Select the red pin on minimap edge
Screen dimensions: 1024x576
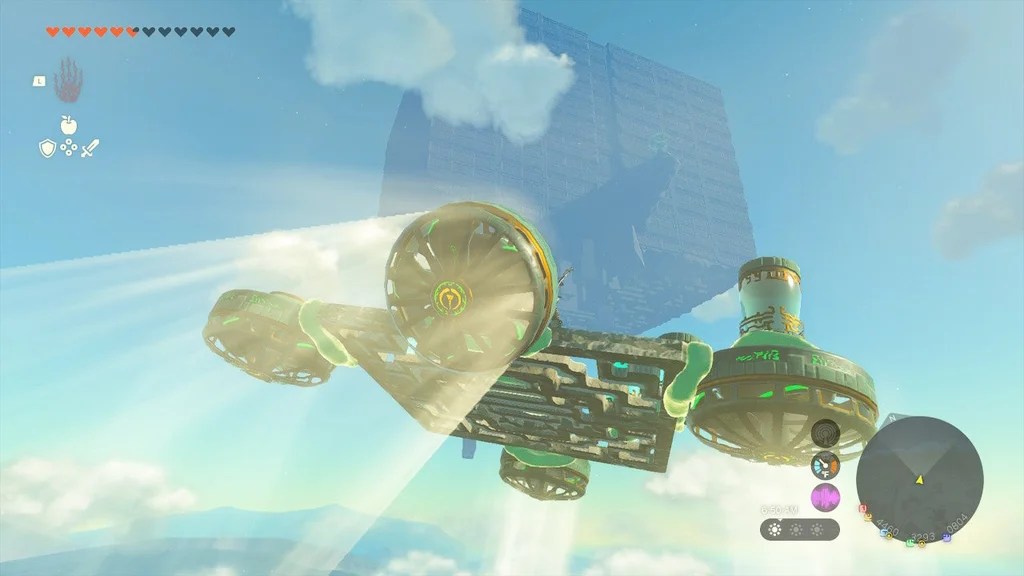click(x=863, y=509)
